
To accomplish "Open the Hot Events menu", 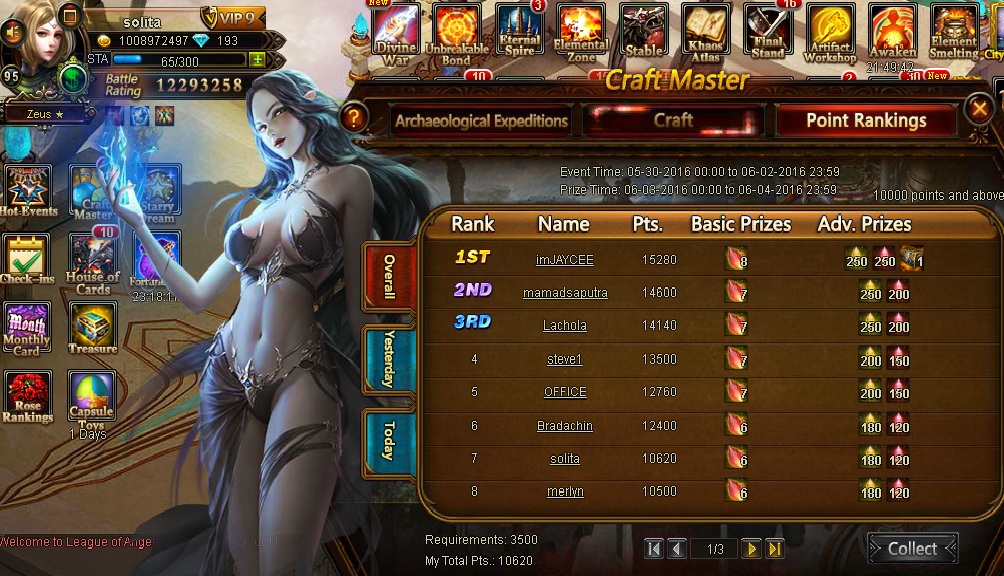I will click(x=28, y=191).
